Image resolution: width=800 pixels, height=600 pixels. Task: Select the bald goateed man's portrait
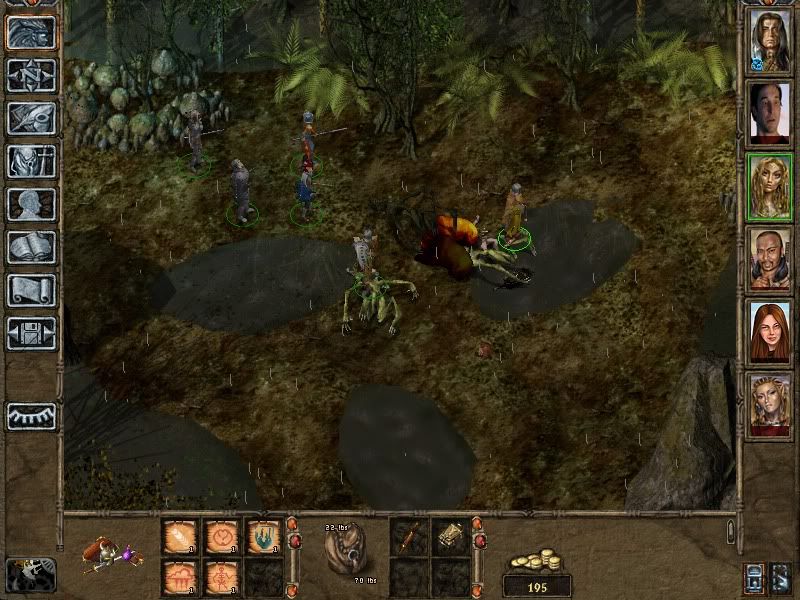[x=769, y=258]
